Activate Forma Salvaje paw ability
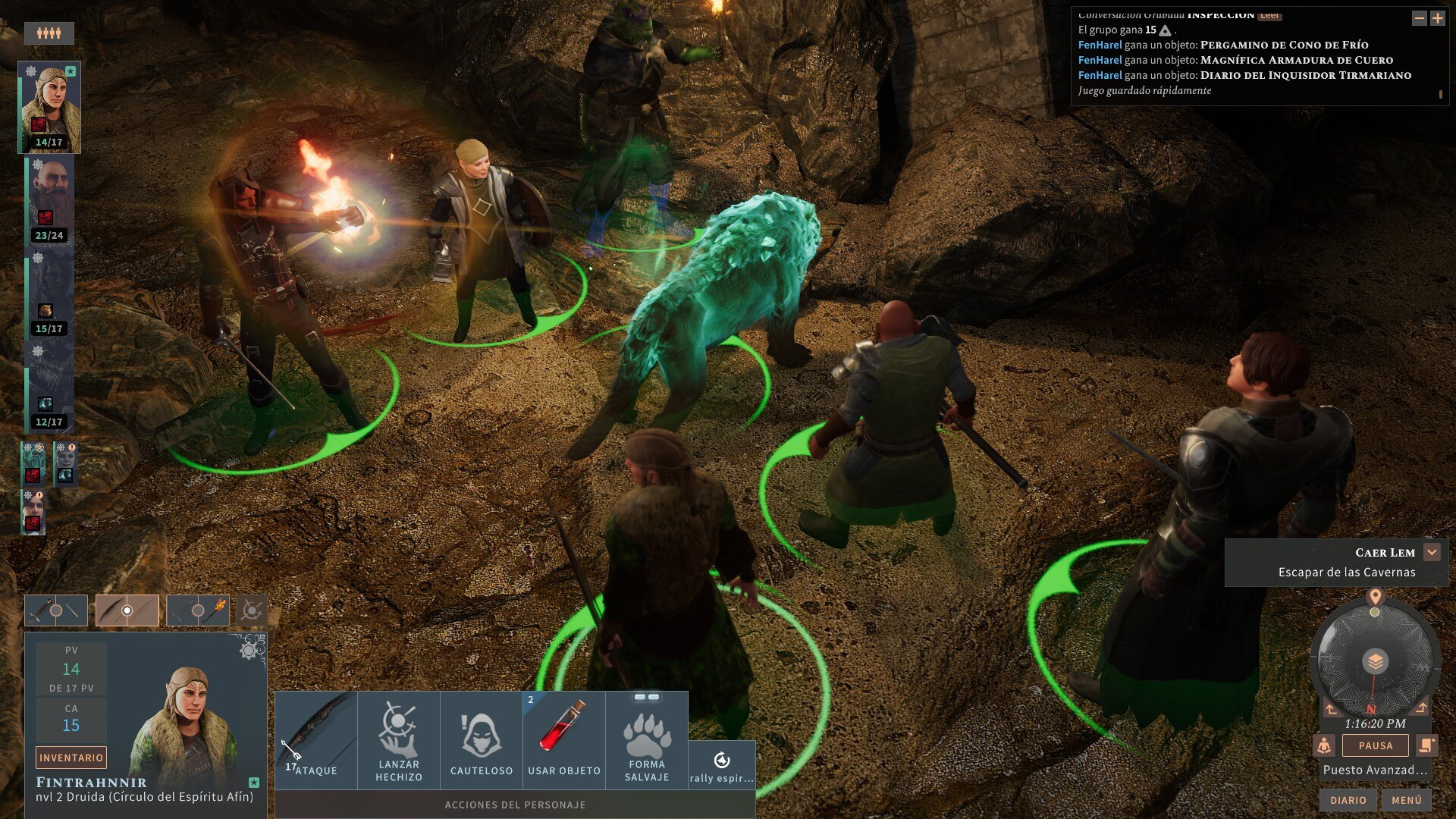The width and height of the screenshot is (1456, 819). [x=647, y=739]
